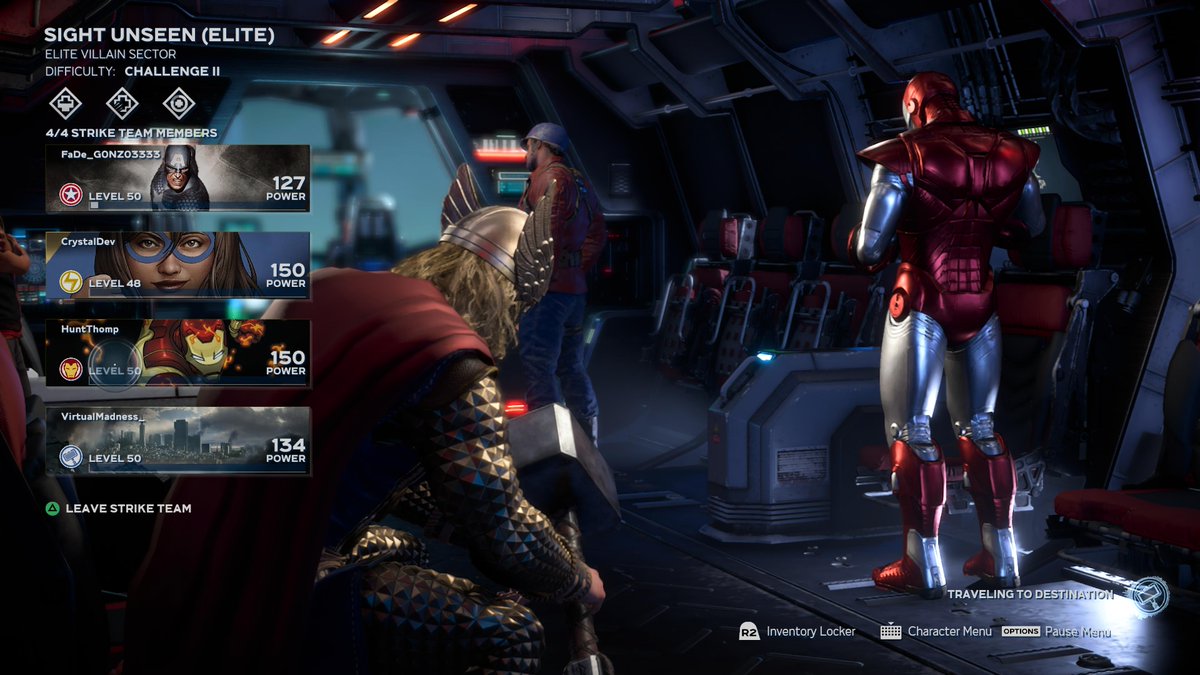Click the first mission modifier icon
Screen dimensions: 1200x675
(66, 102)
